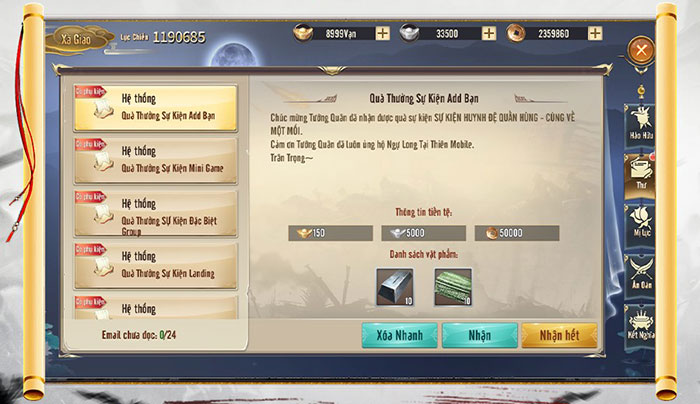Inspect the green scroll reward item

pyautogui.click(x=452, y=287)
